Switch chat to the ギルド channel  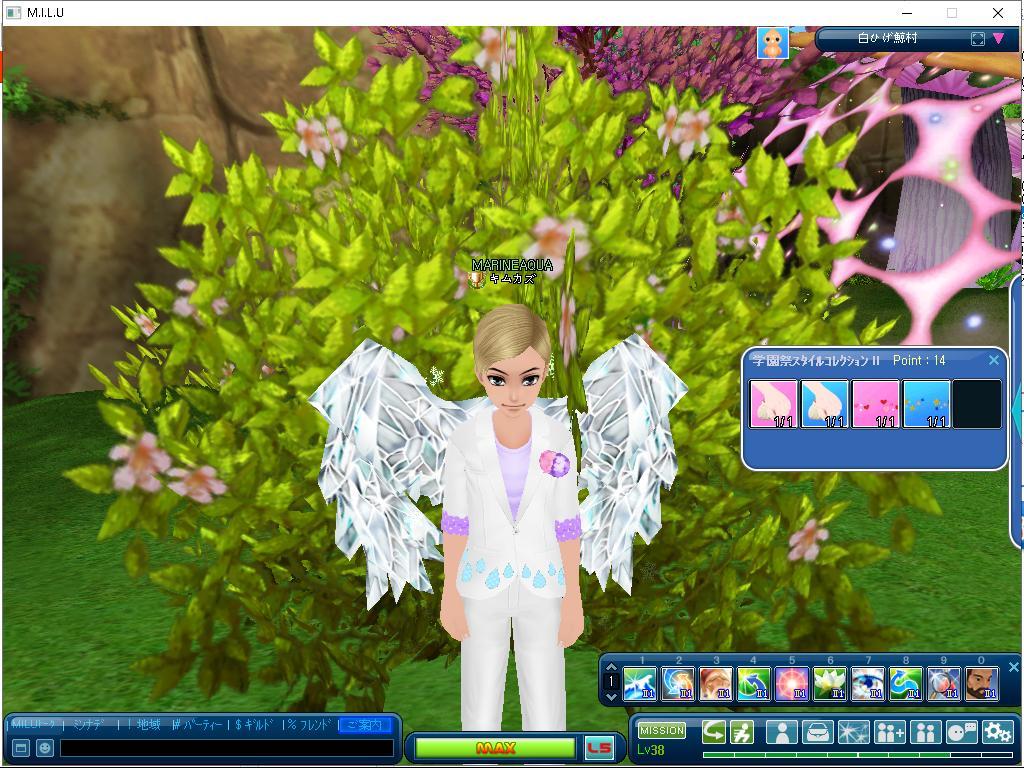(x=255, y=724)
